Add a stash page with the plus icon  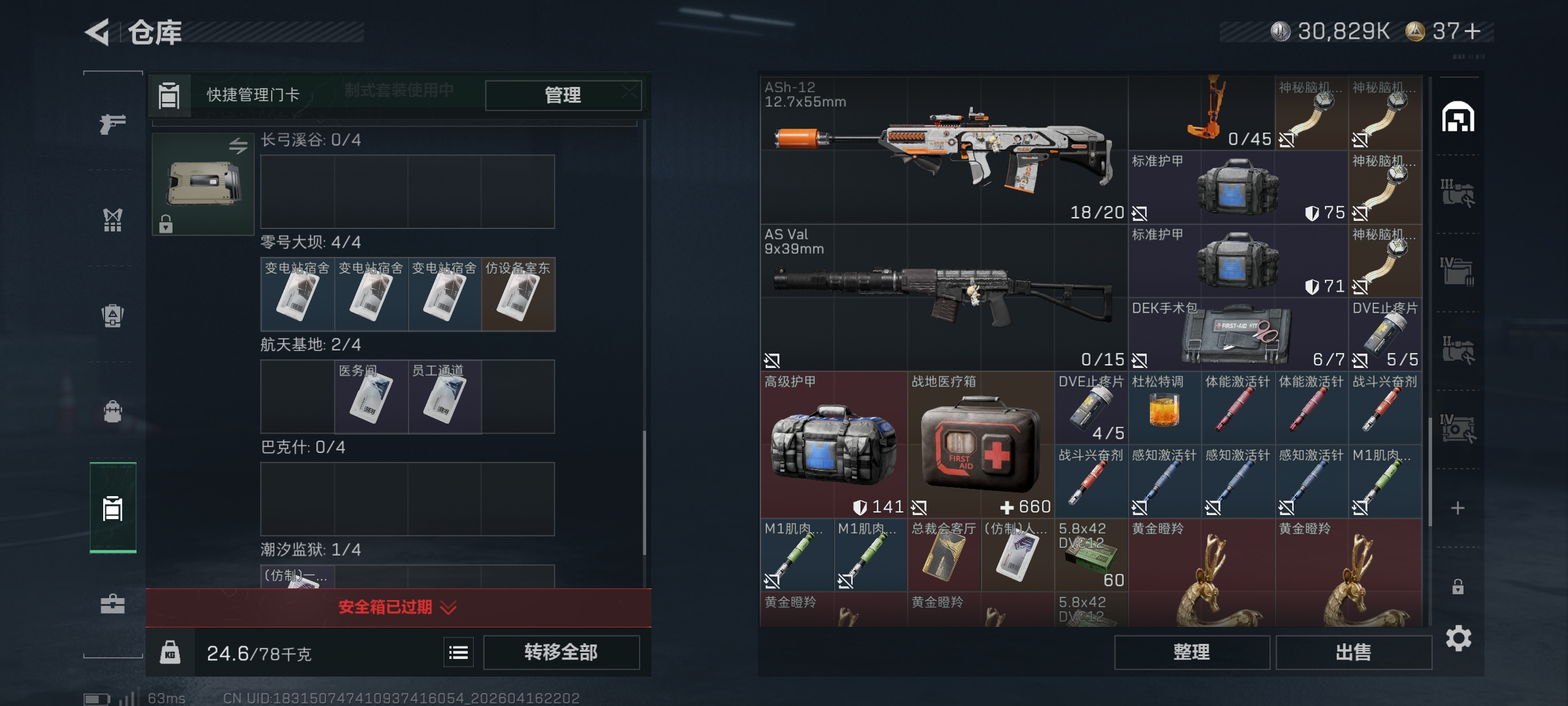[x=1458, y=508]
